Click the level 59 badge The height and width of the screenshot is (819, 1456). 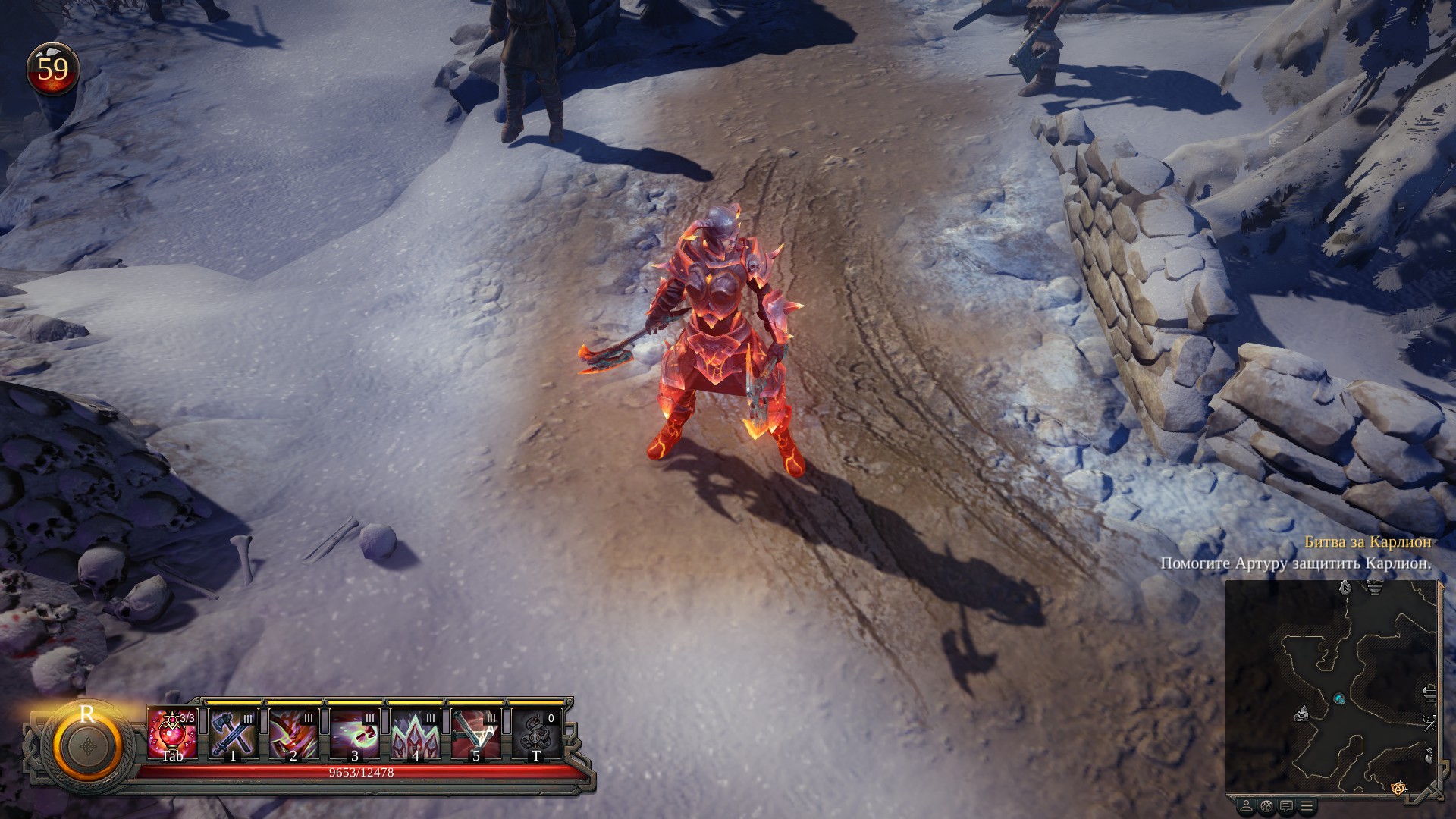coord(53,70)
